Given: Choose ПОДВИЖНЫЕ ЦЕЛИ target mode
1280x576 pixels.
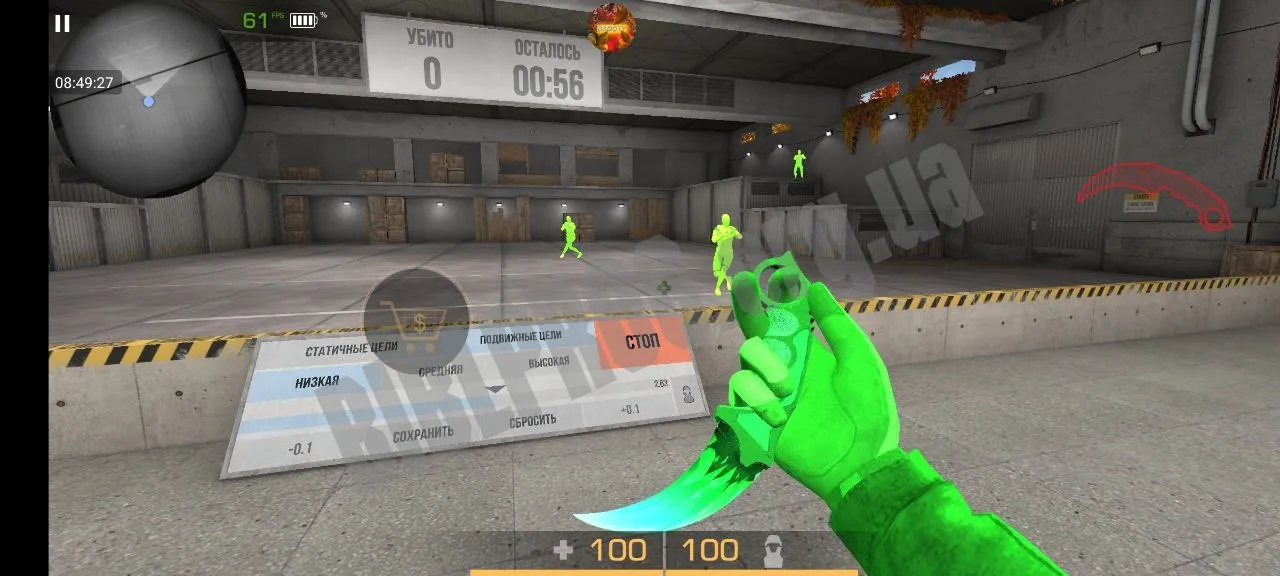Looking at the screenshot, I should [x=520, y=337].
